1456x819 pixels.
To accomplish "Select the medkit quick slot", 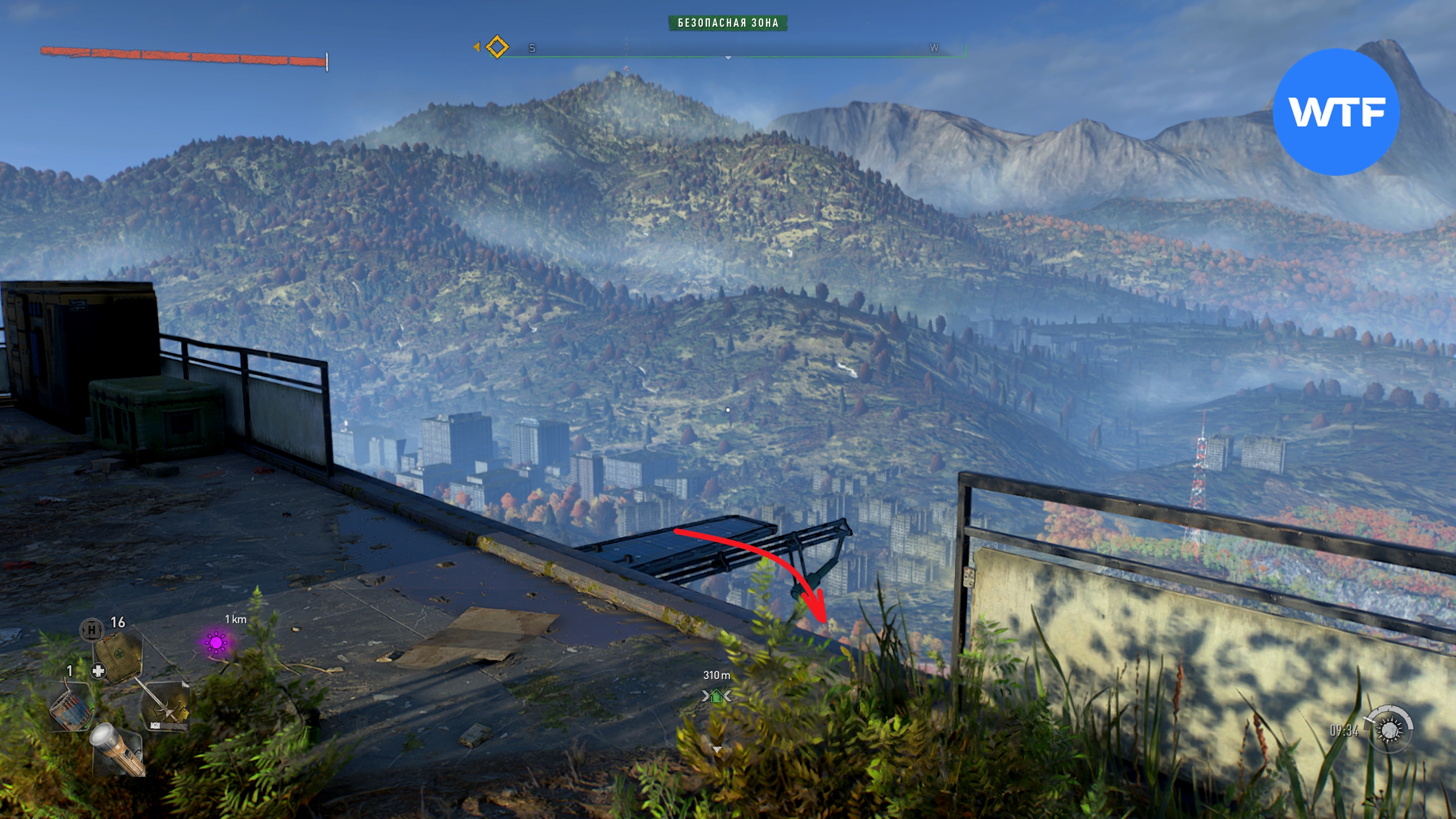I will point(117,656).
